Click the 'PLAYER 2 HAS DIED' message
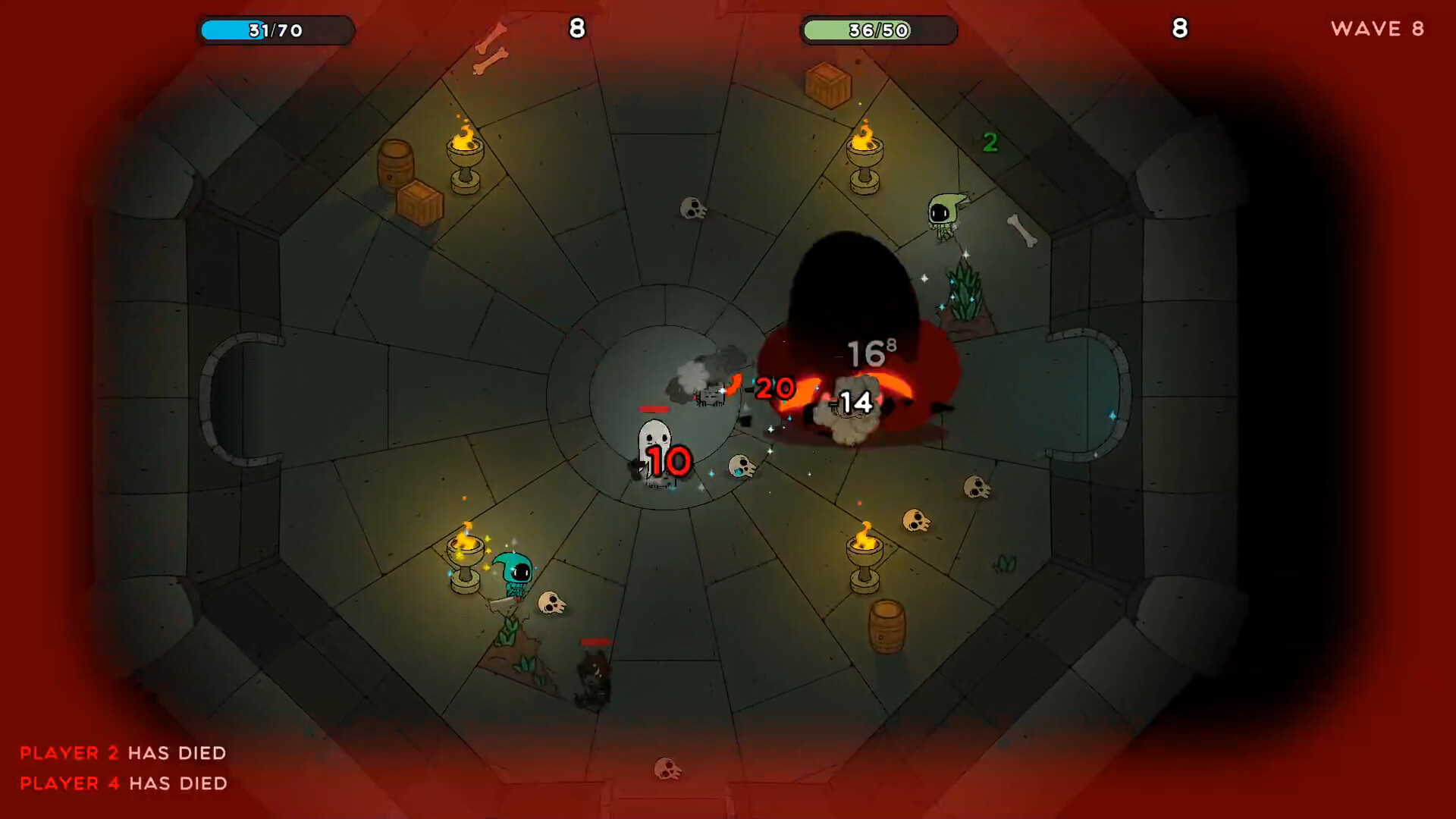The width and height of the screenshot is (1456, 819). click(x=124, y=753)
